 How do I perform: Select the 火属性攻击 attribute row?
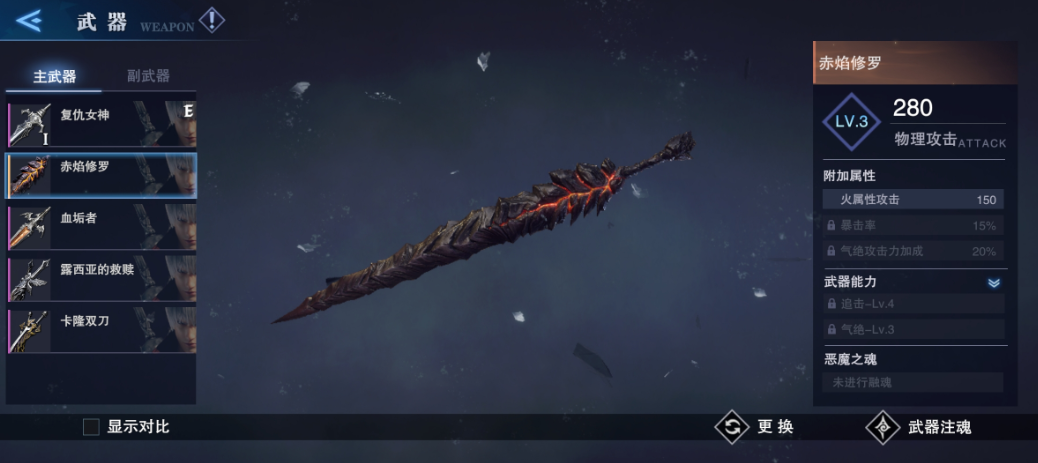tap(913, 200)
